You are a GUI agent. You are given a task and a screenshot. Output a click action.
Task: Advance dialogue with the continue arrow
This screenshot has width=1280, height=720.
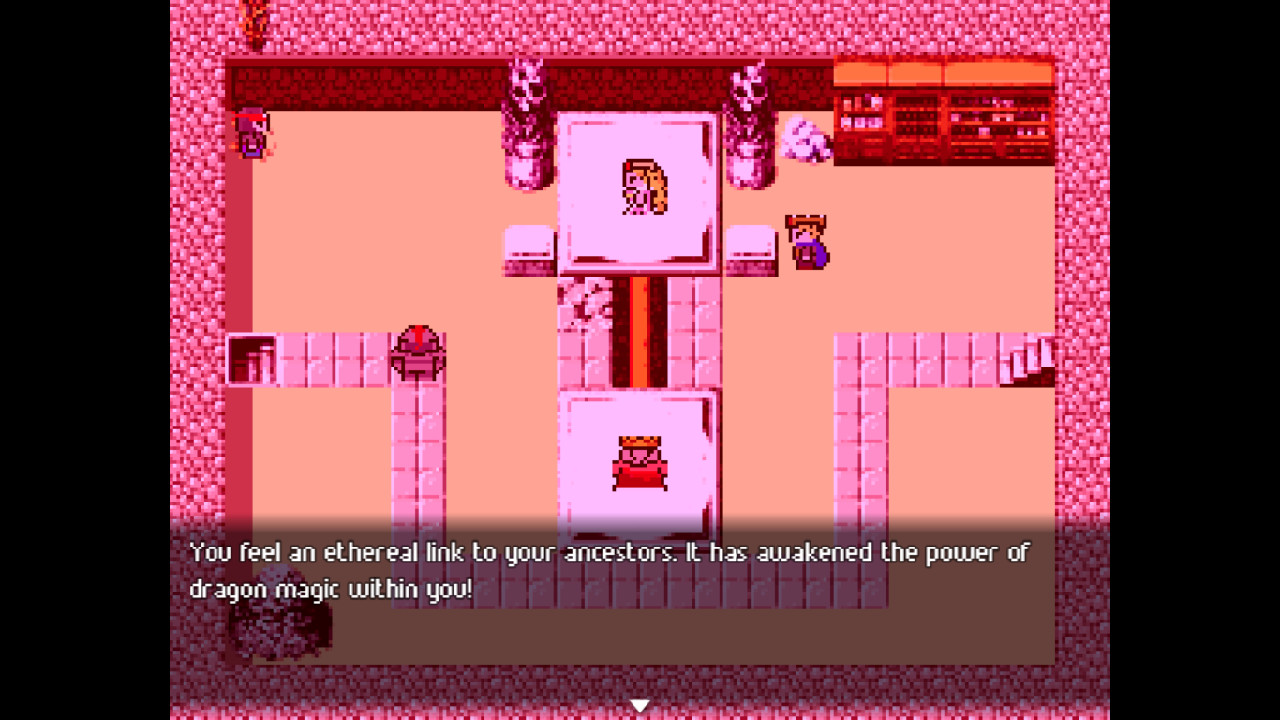pyautogui.click(x=639, y=704)
